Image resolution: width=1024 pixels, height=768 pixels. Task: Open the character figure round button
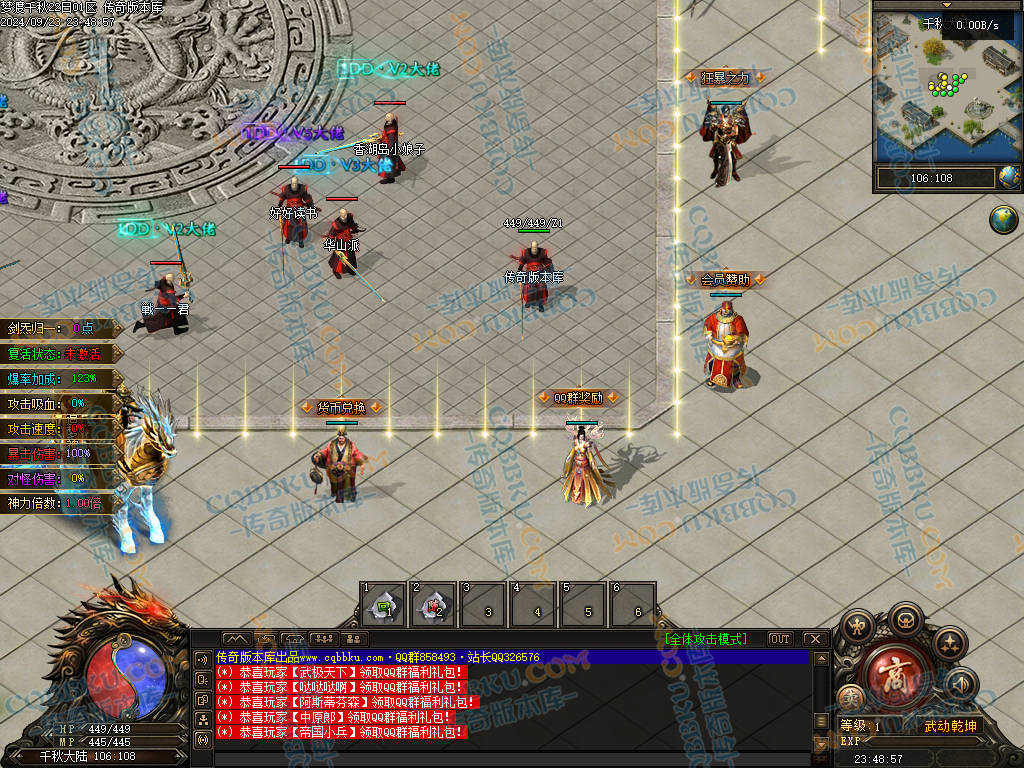(857, 627)
